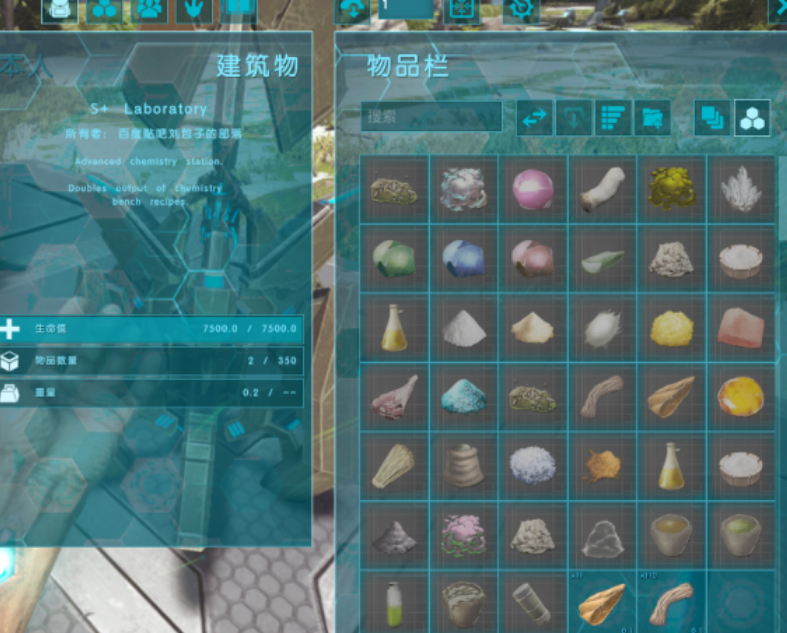
Task: Select the bowl with green paste
Action: click(740, 535)
